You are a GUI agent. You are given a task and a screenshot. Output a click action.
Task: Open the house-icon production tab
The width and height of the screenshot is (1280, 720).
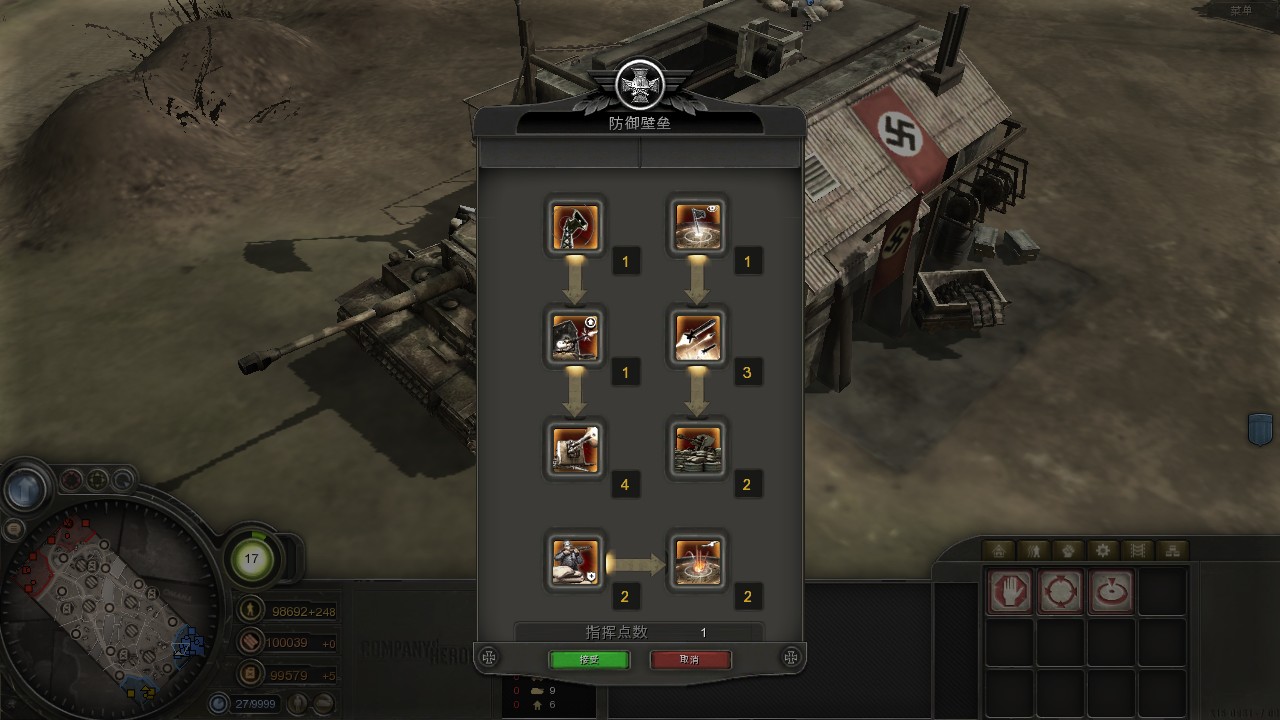998,550
